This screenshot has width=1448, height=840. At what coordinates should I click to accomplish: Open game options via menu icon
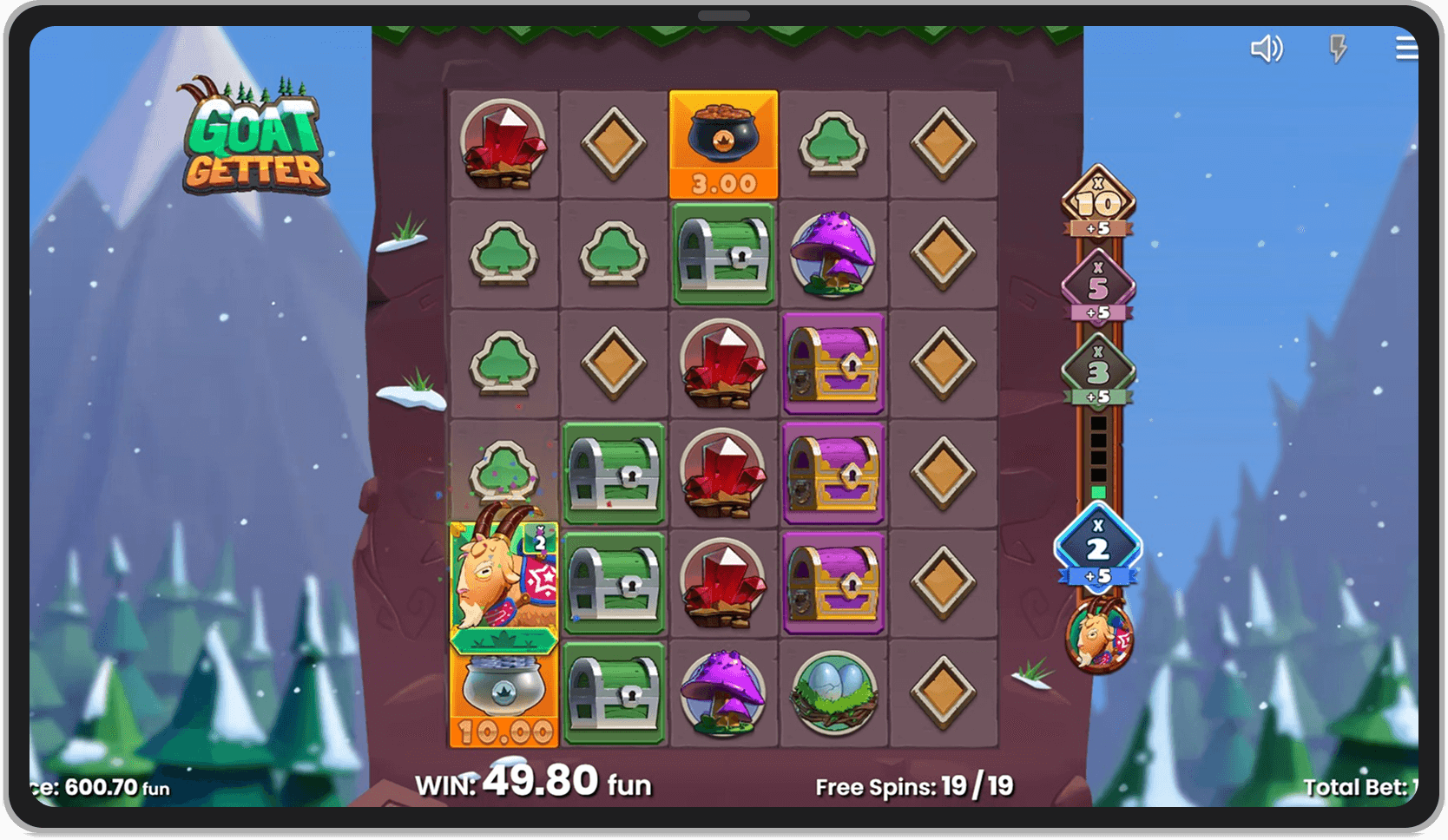click(1406, 49)
